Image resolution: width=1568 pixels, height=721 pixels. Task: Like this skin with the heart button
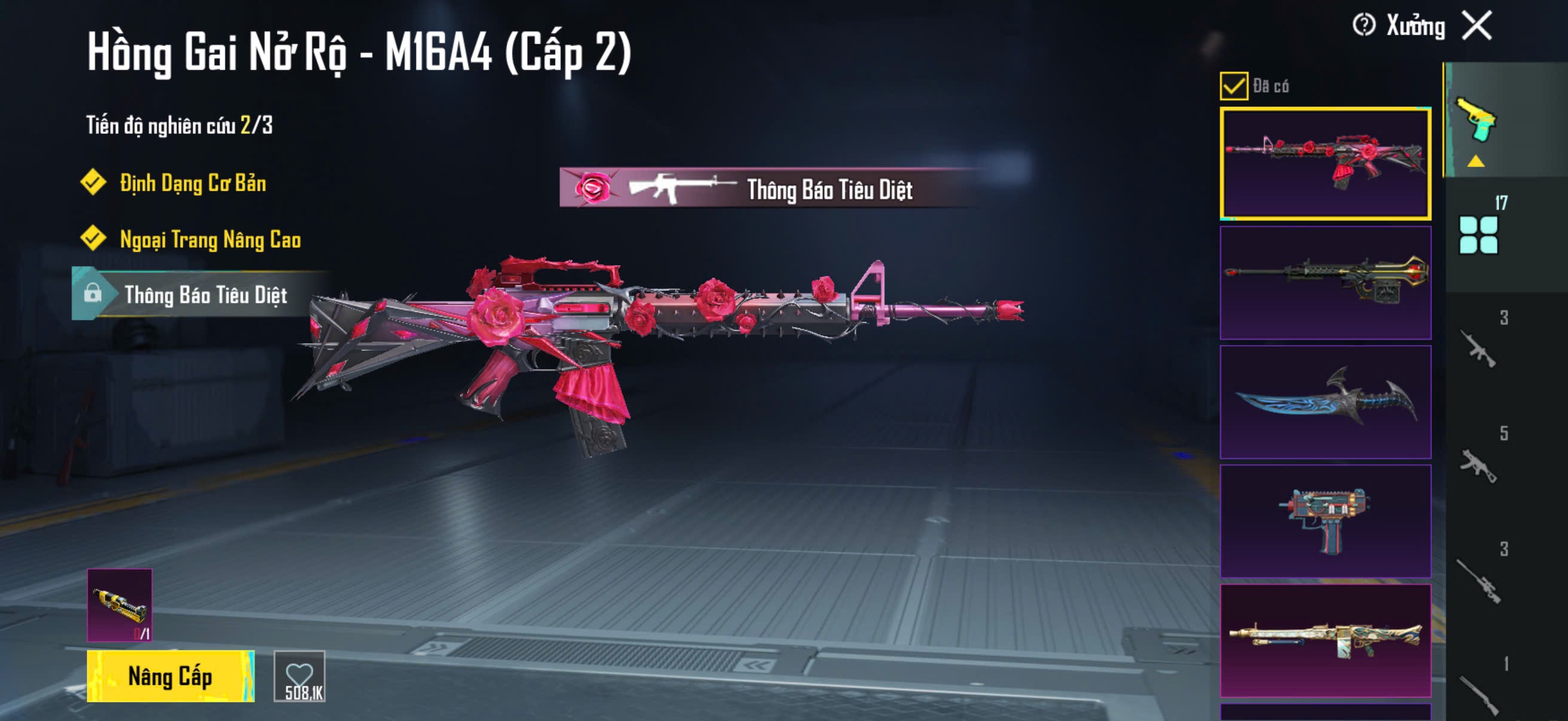pos(300,676)
